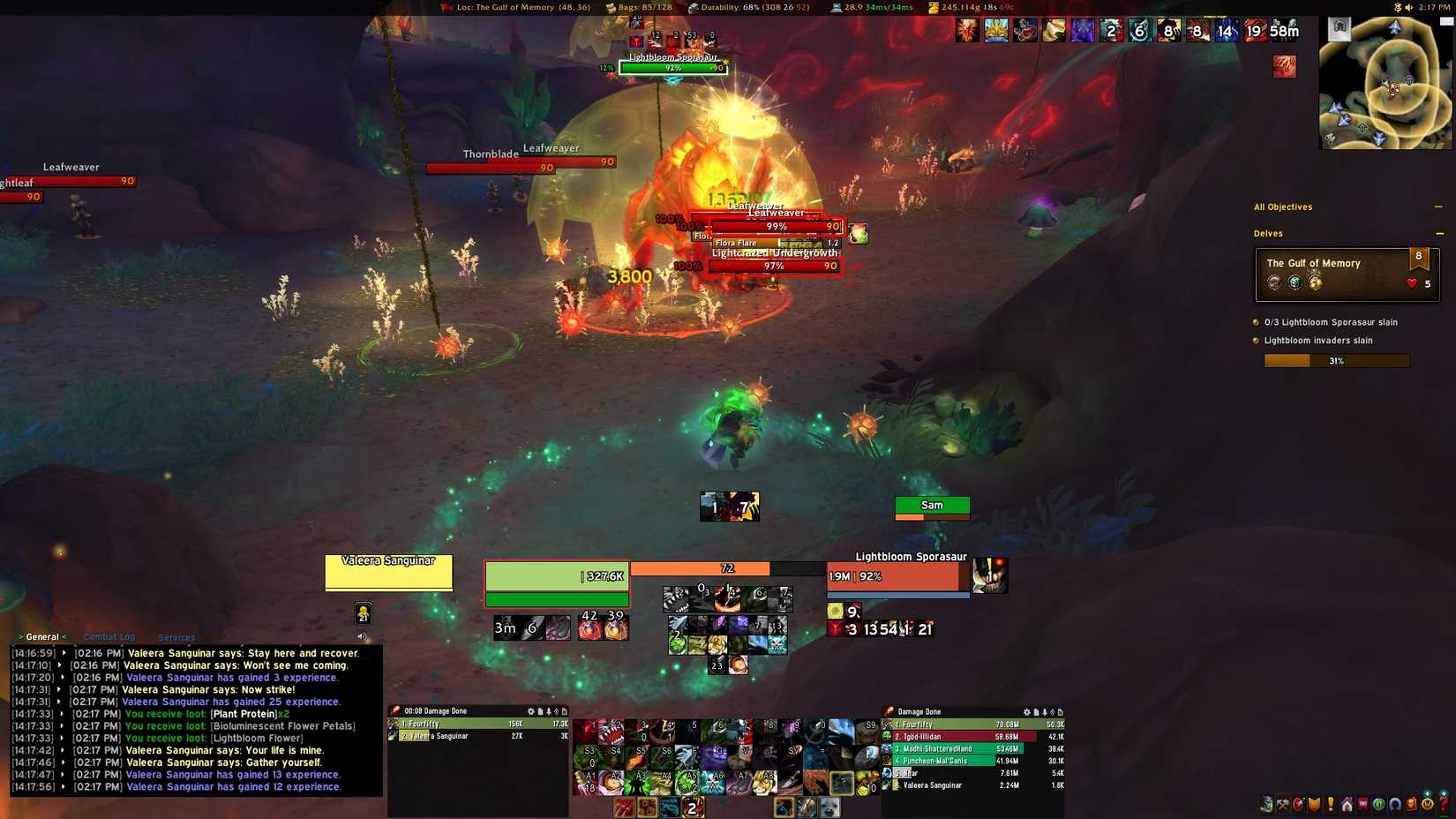Open the General chat tab
Image resolution: width=1456 pixels, height=819 pixels.
(42, 637)
